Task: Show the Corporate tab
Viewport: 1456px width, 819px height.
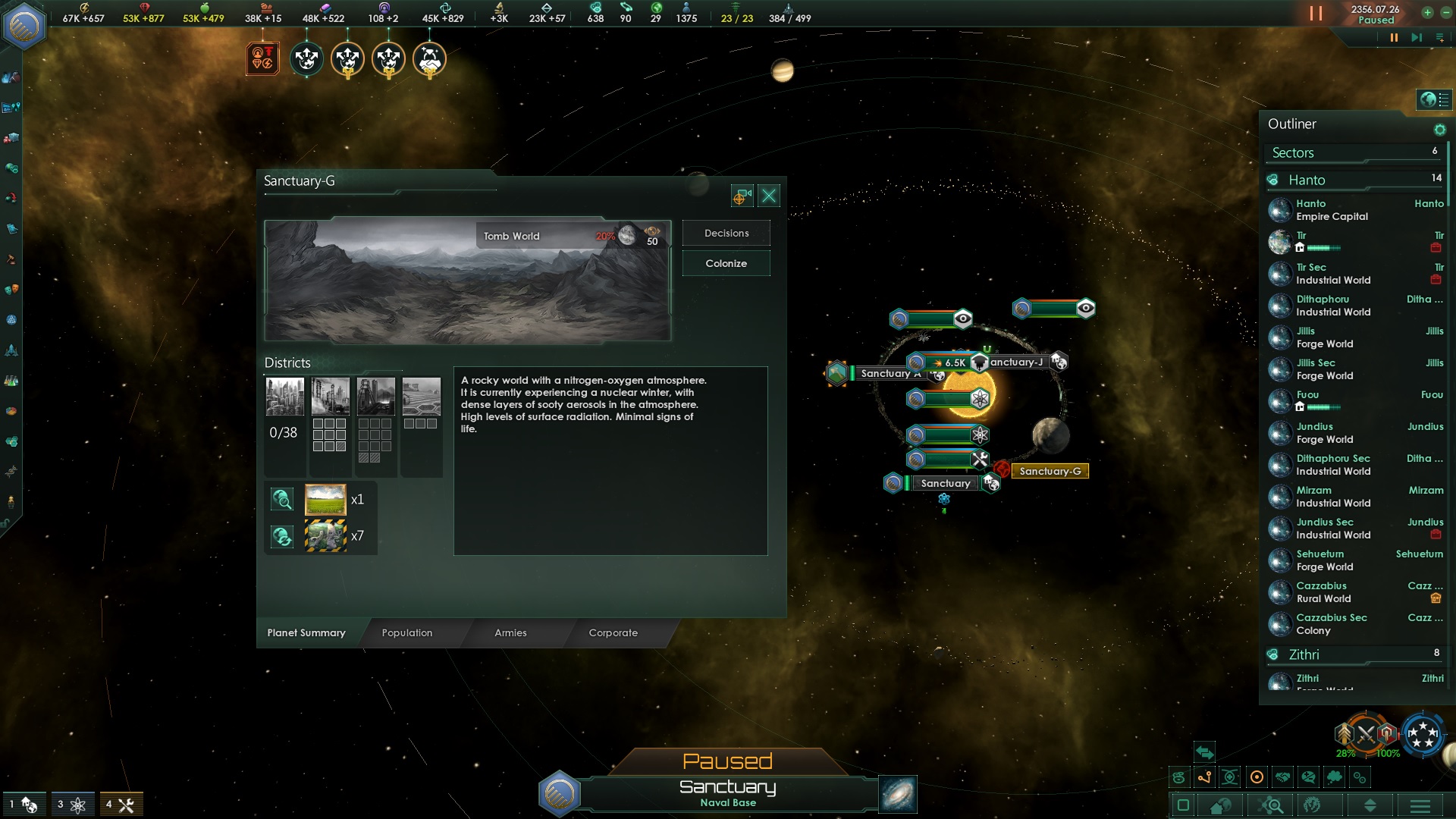Action: (613, 633)
